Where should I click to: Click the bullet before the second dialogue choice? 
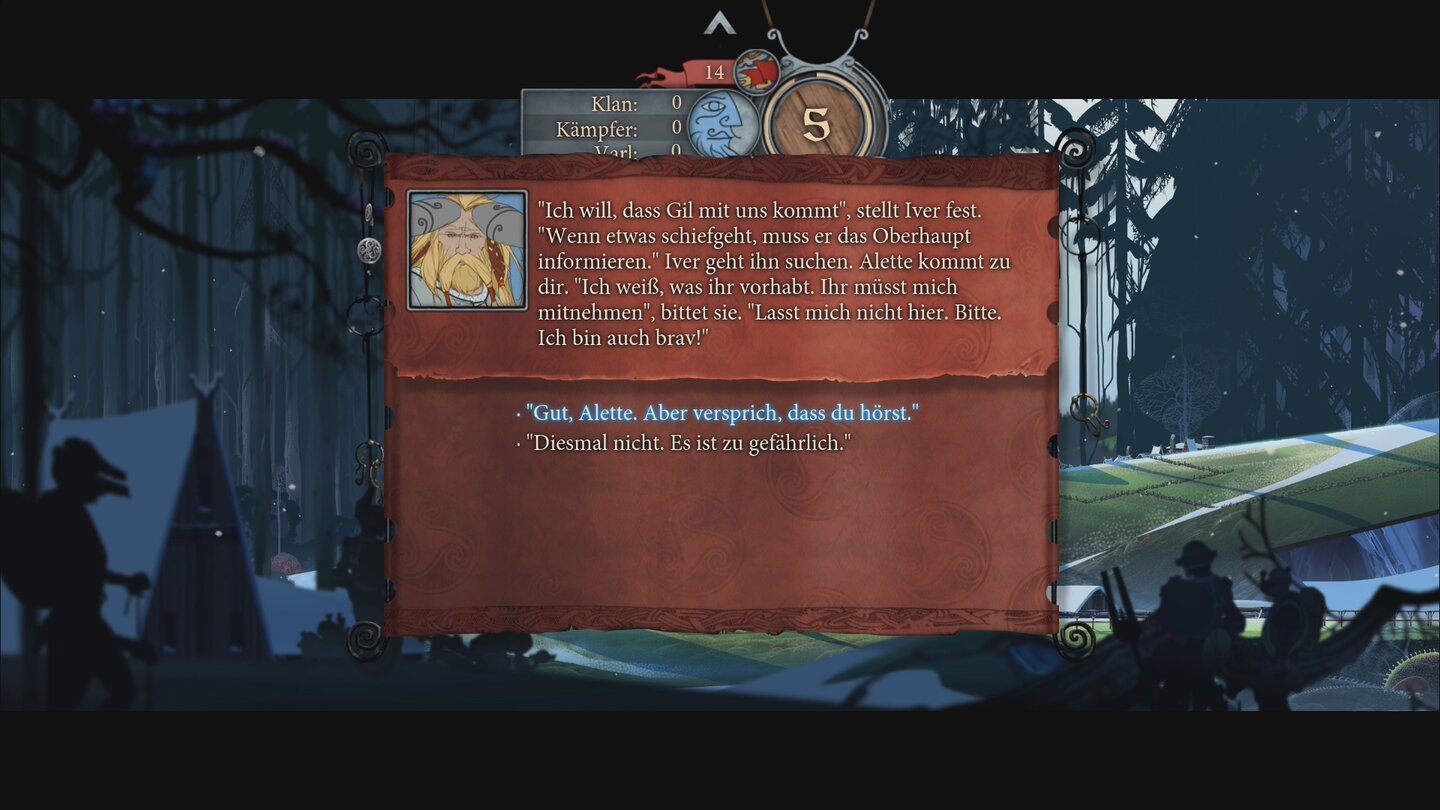pyautogui.click(x=516, y=446)
